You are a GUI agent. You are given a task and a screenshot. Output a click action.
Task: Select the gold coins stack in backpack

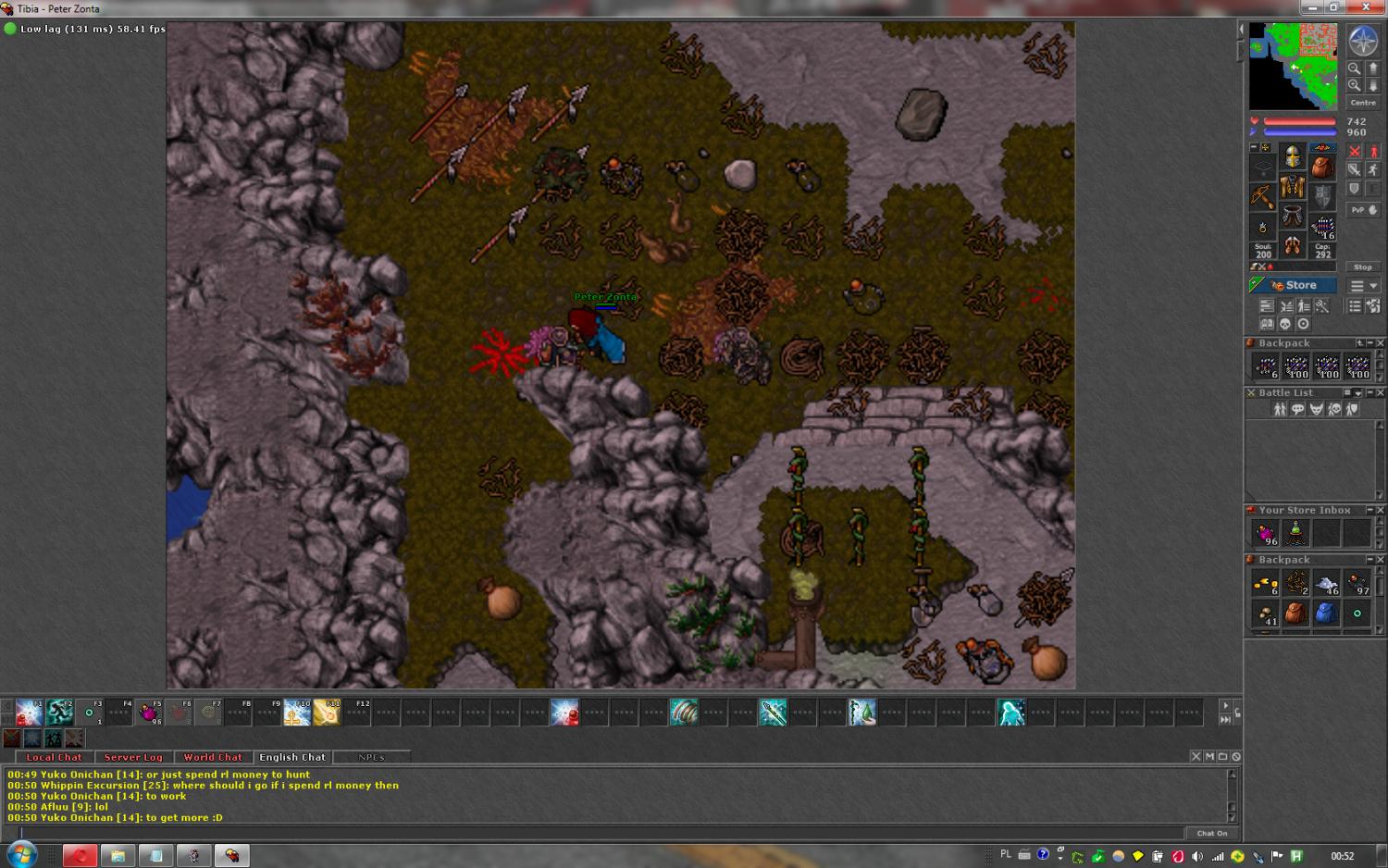[x=1265, y=583]
